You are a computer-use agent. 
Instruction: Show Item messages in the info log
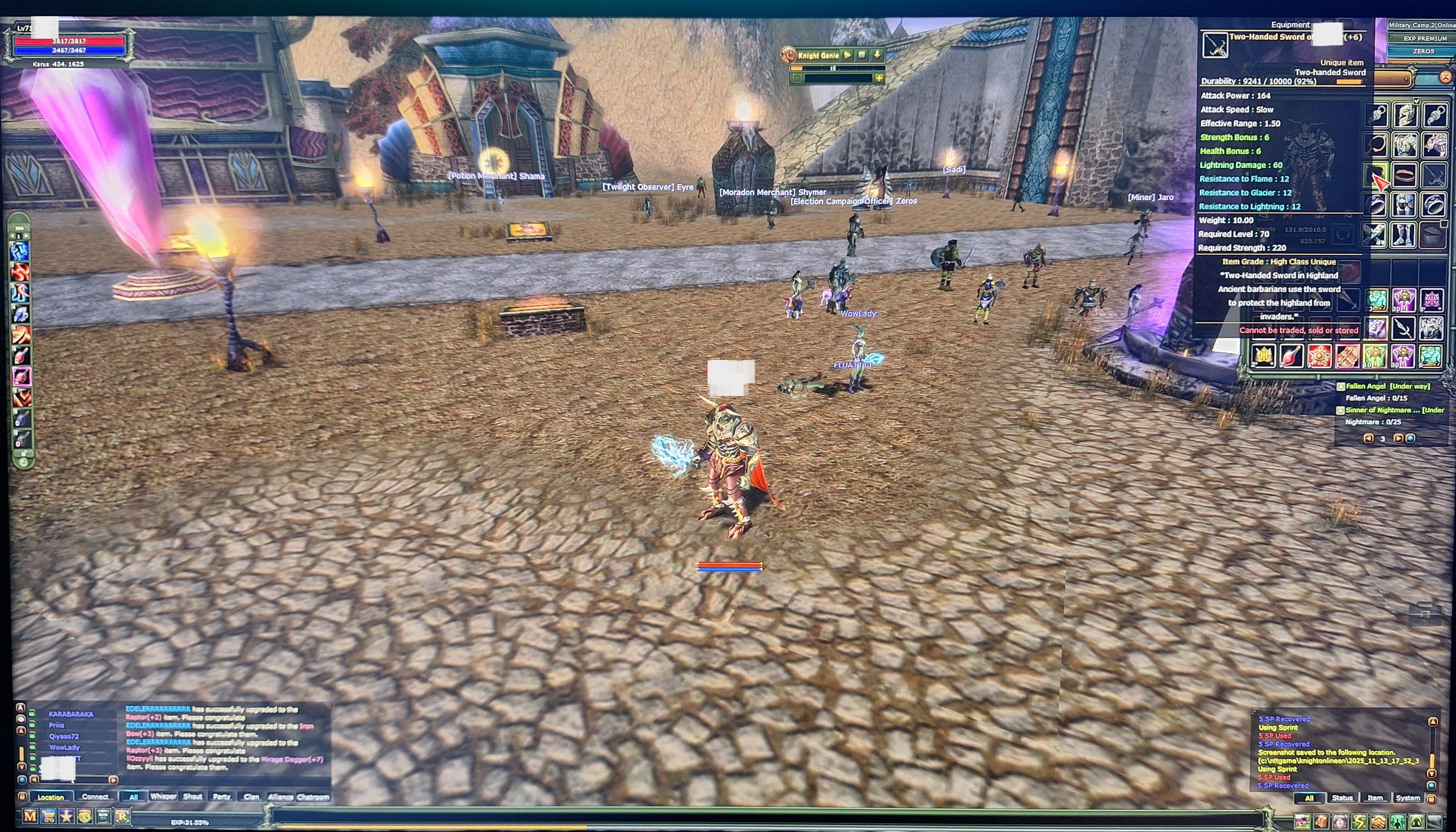click(1375, 798)
